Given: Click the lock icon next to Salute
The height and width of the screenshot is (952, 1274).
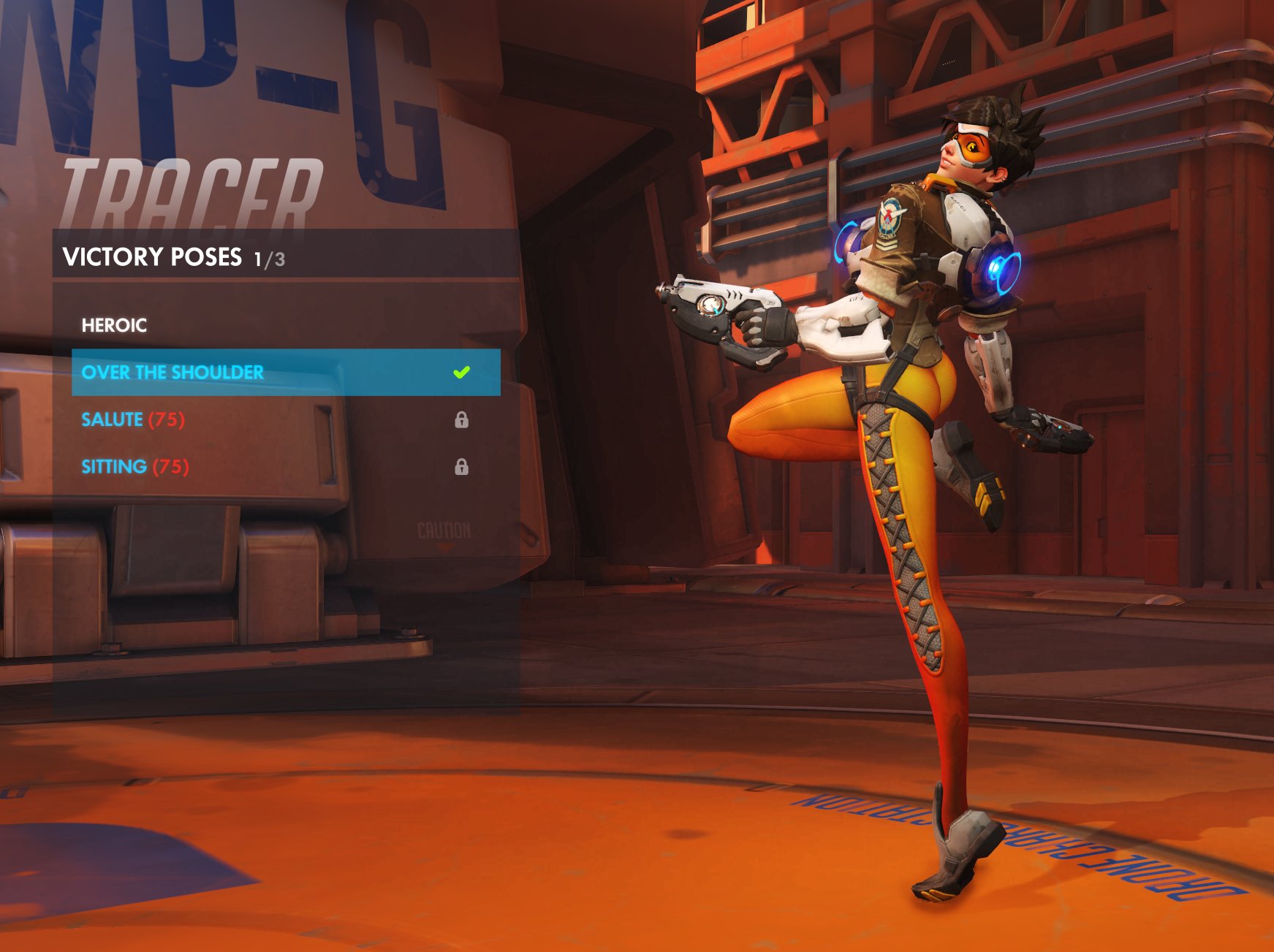Looking at the screenshot, I should 461,420.
